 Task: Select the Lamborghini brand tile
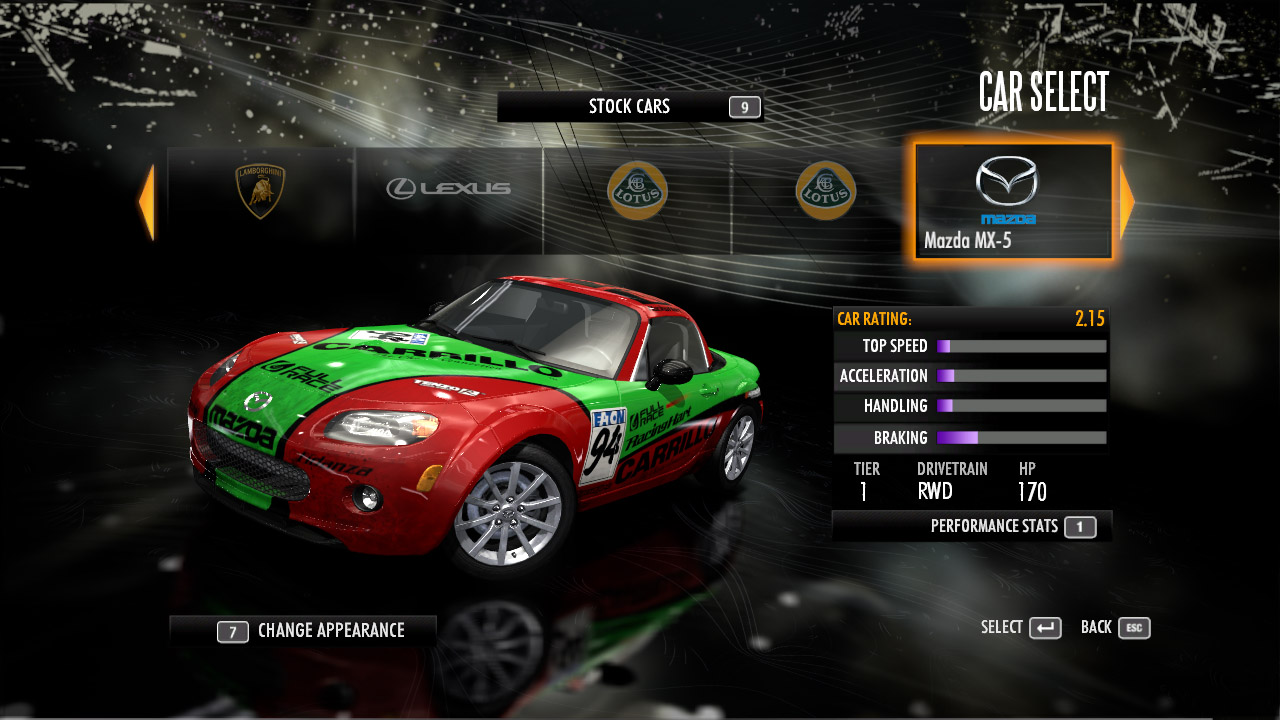(260, 192)
